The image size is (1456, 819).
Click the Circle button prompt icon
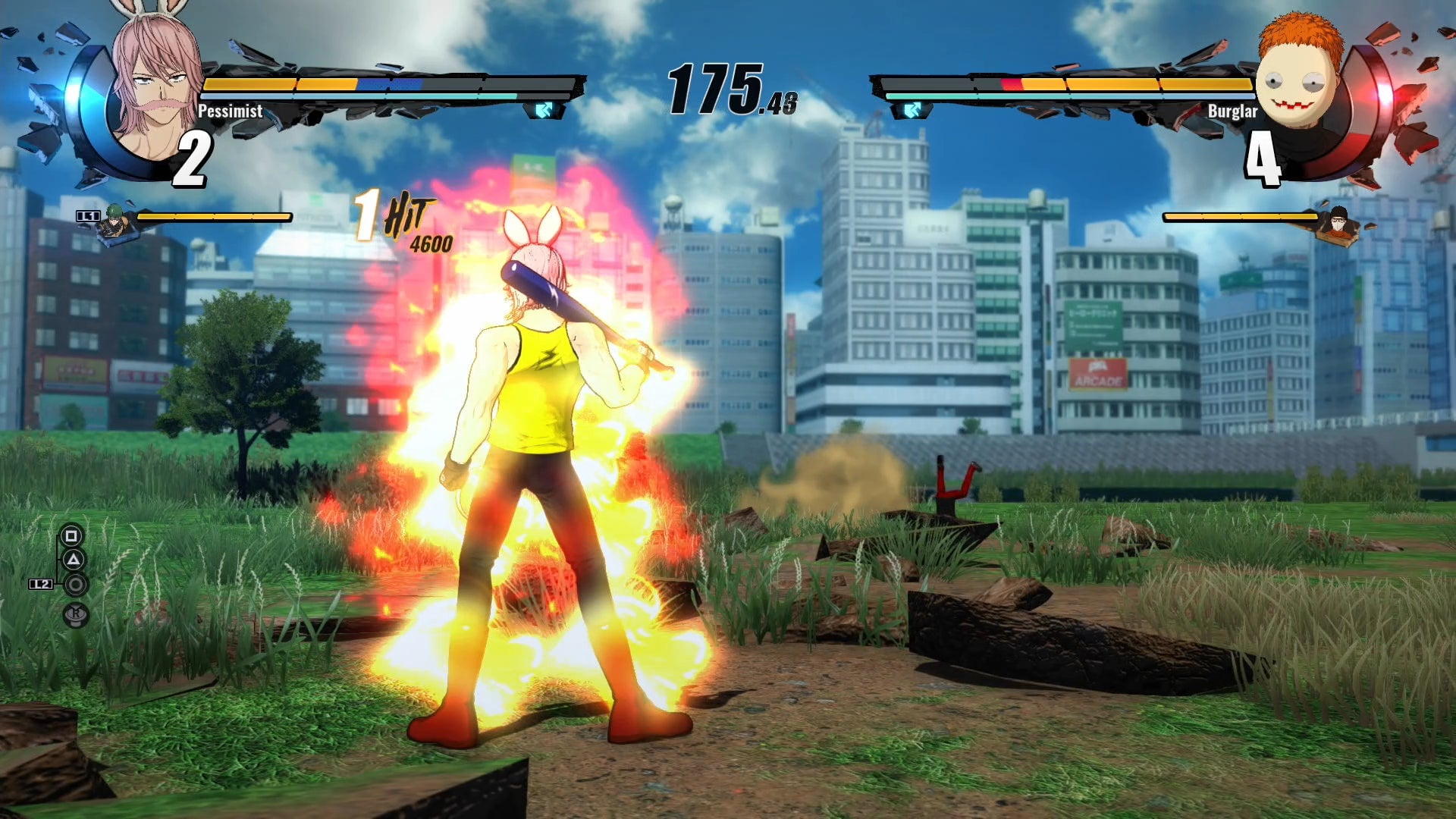(75, 585)
